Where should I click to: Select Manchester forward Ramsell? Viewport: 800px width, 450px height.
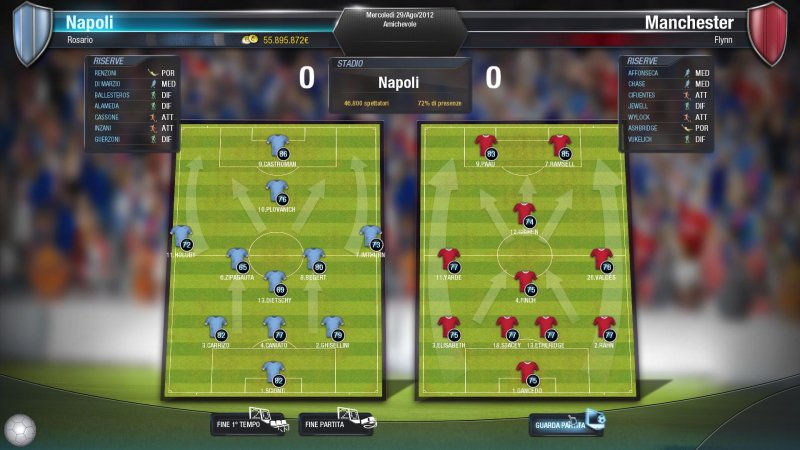pos(559,147)
